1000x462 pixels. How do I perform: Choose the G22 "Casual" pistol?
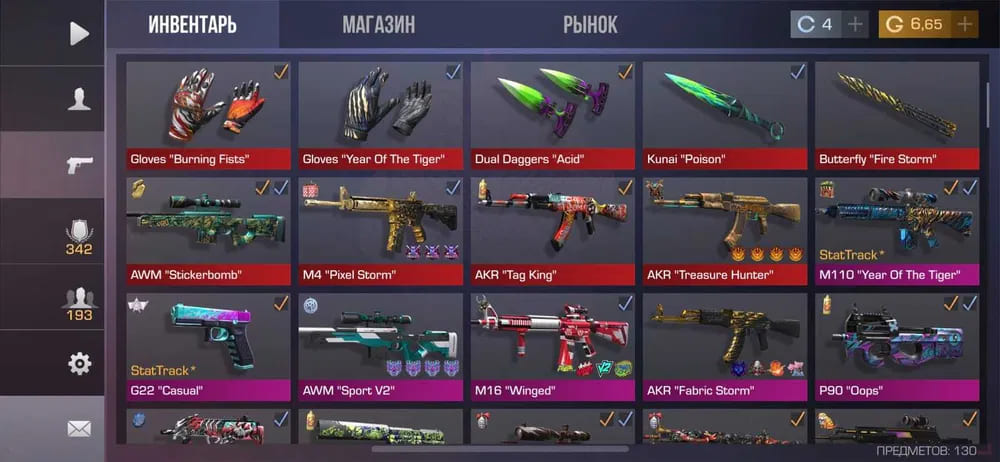click(x=208, y=346)
